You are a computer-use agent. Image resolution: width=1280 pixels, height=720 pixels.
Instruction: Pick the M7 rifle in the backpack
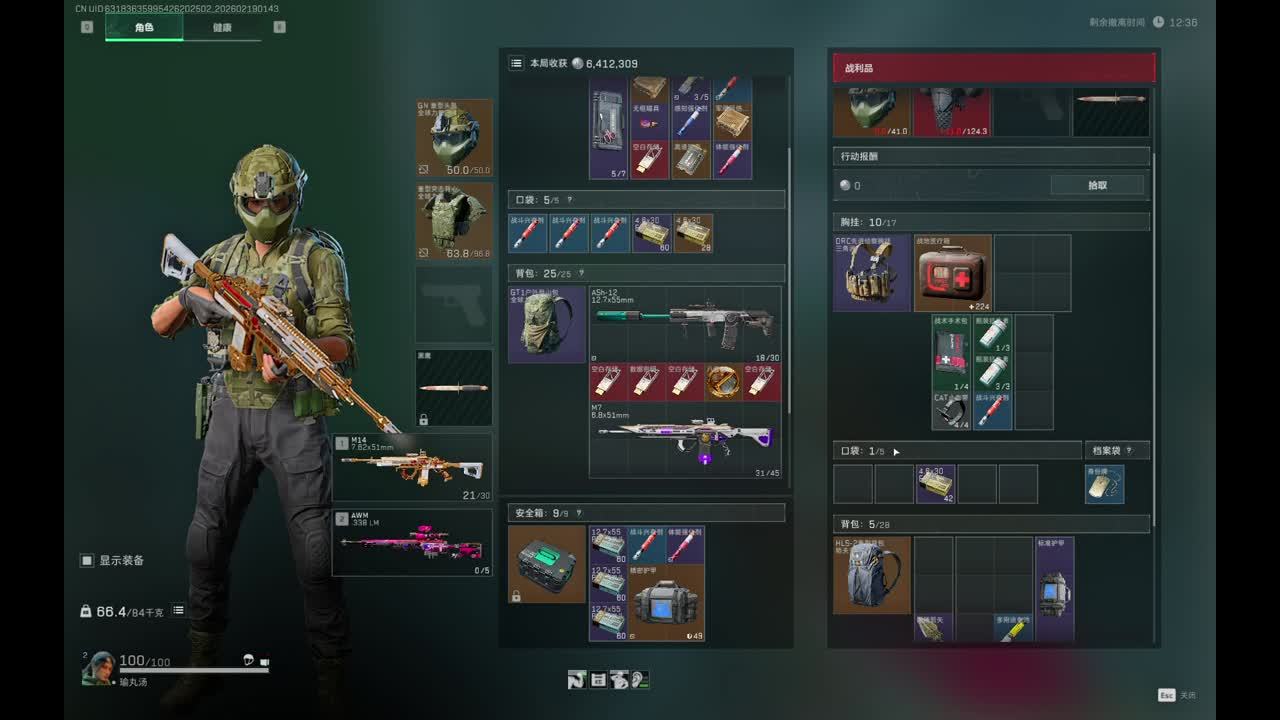pos(685,438)
